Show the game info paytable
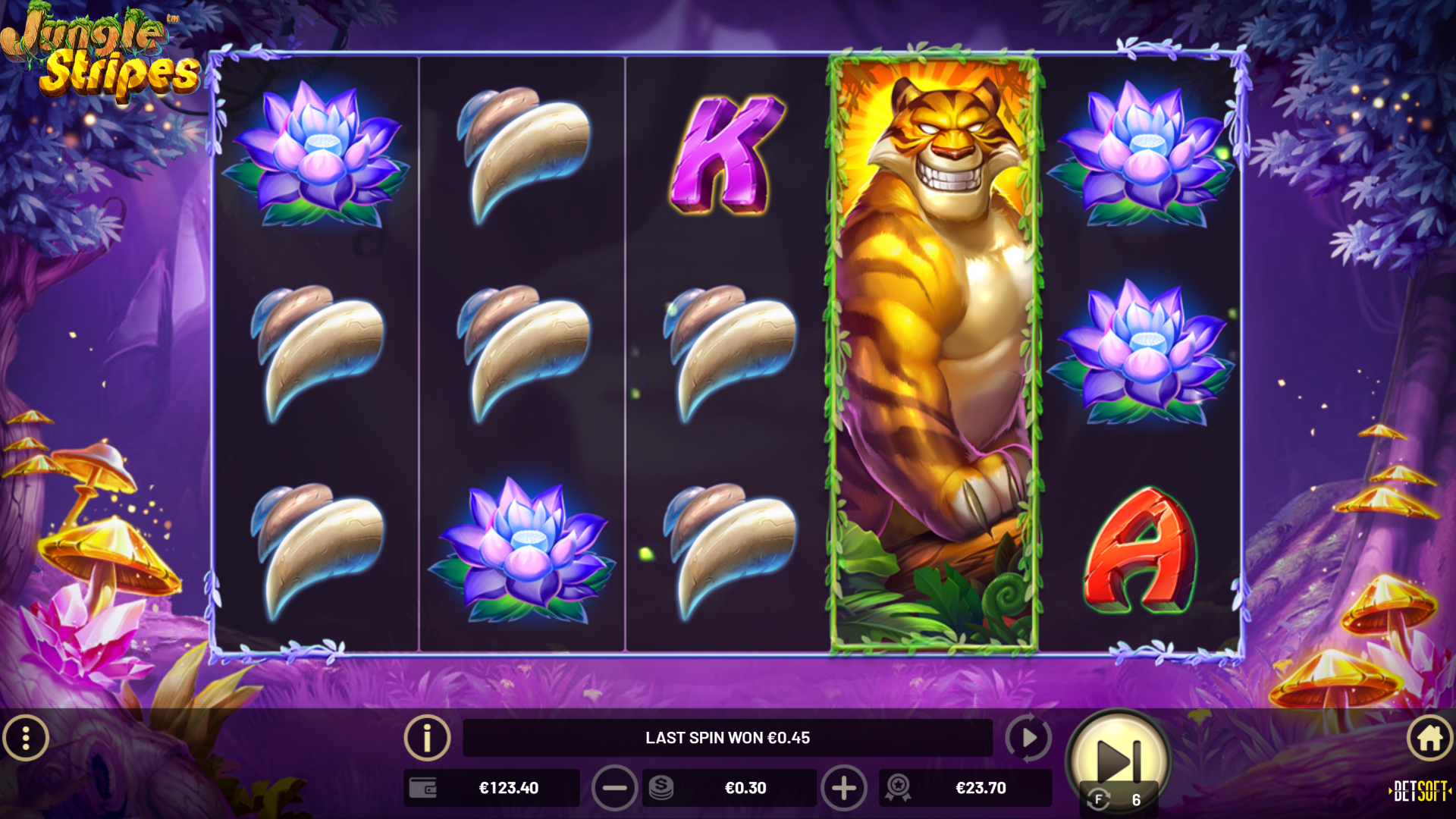 click(x=427, y=738)
